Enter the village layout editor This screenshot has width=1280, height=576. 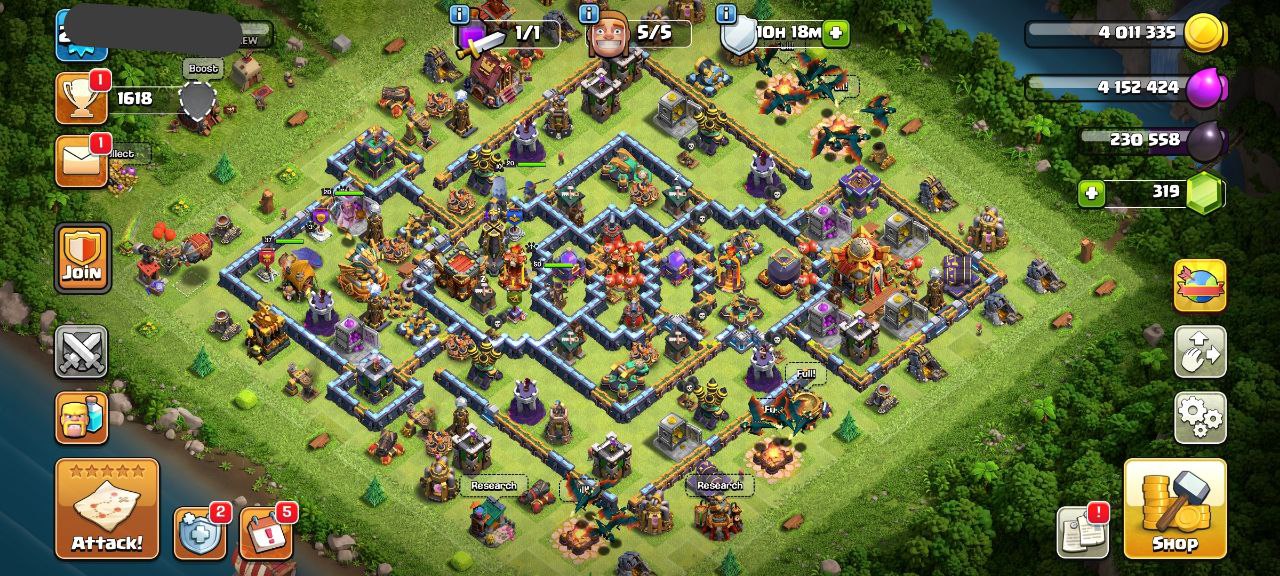tap(1200, 351)
